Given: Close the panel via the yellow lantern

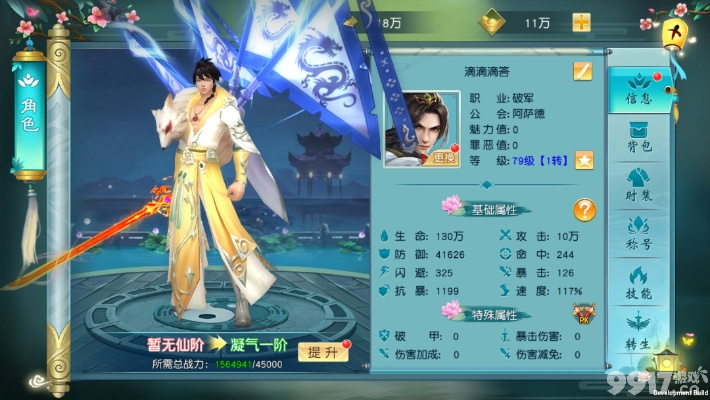Looking at the screenshot, I should 677,33.
